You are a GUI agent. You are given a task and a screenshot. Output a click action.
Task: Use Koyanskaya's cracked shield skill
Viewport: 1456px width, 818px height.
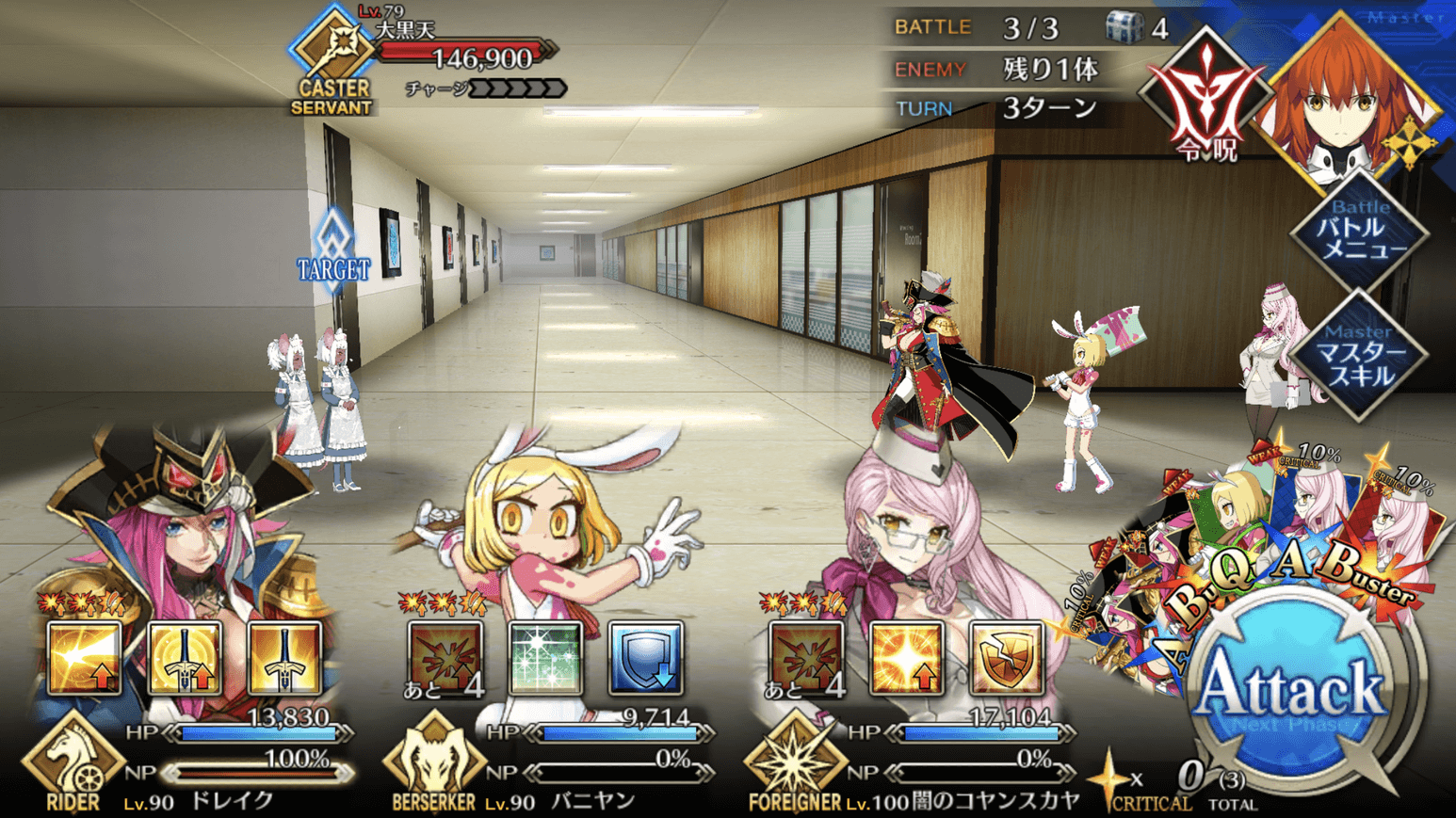tap(1006, 658)
